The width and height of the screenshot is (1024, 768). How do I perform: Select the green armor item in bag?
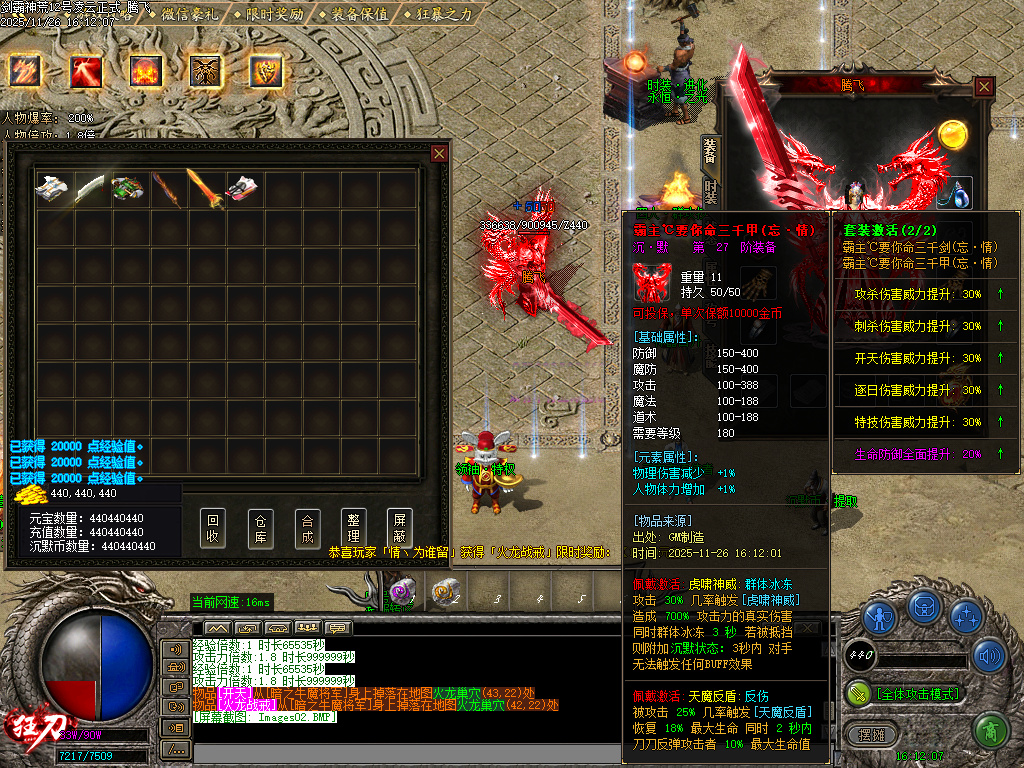(128, 189)
